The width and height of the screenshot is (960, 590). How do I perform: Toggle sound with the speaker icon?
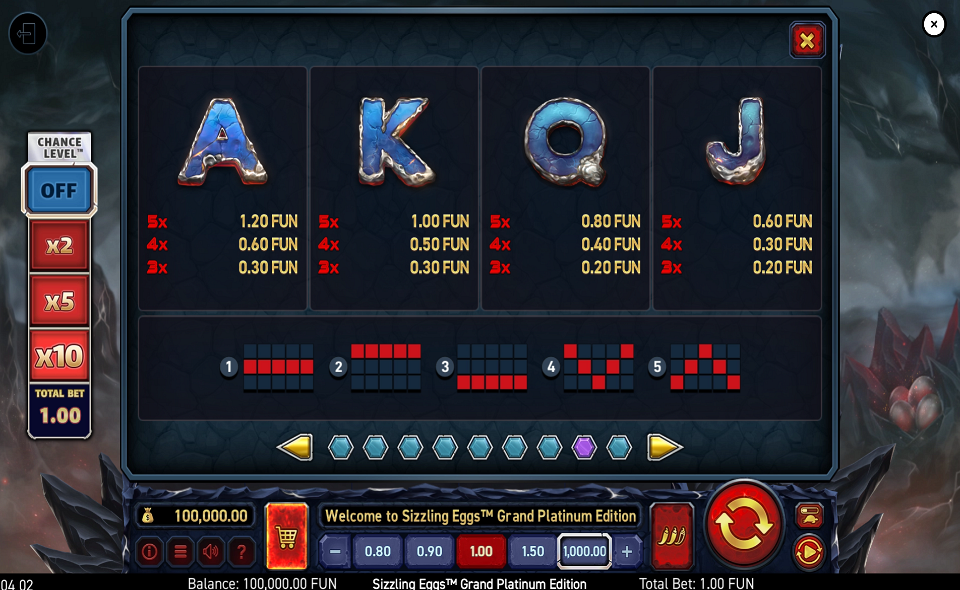click(x=210, y=550)
